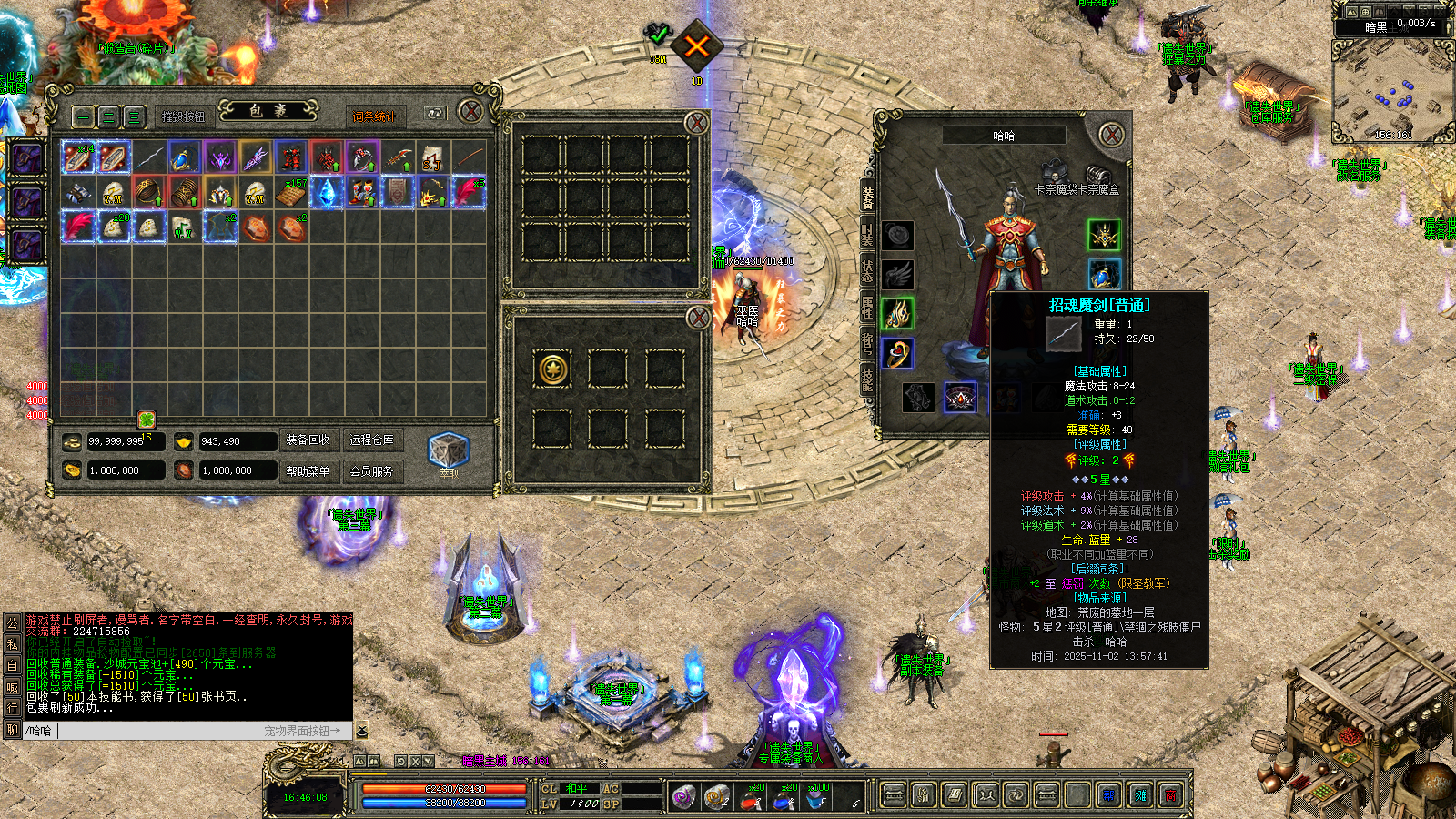Select the scroll stack marked x157
The width and height of the screenshot is (1456, 819).
(x=291, y=192)
